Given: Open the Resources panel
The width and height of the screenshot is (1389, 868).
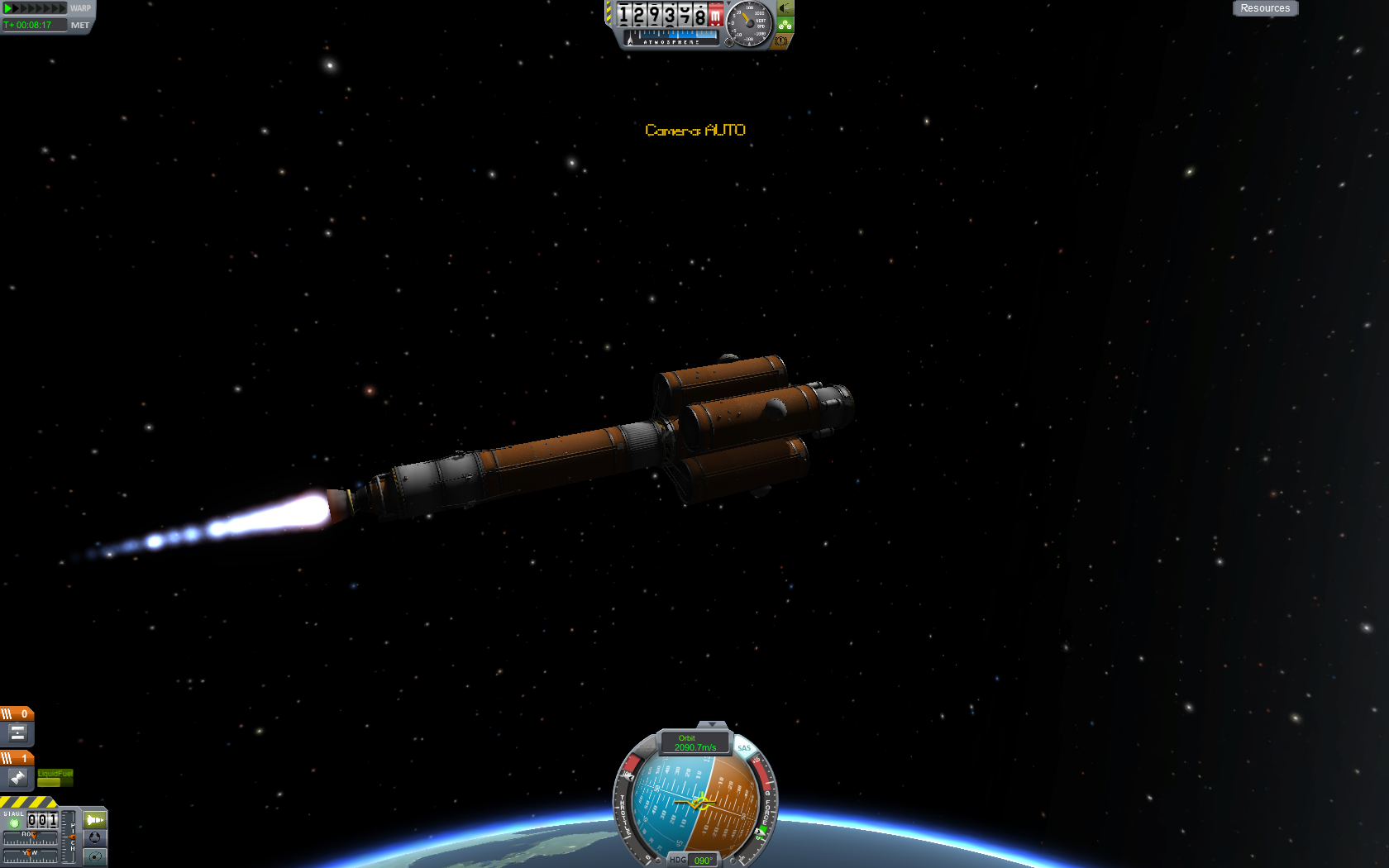Looking at the screenshot, I should [x=1265, y=8].
